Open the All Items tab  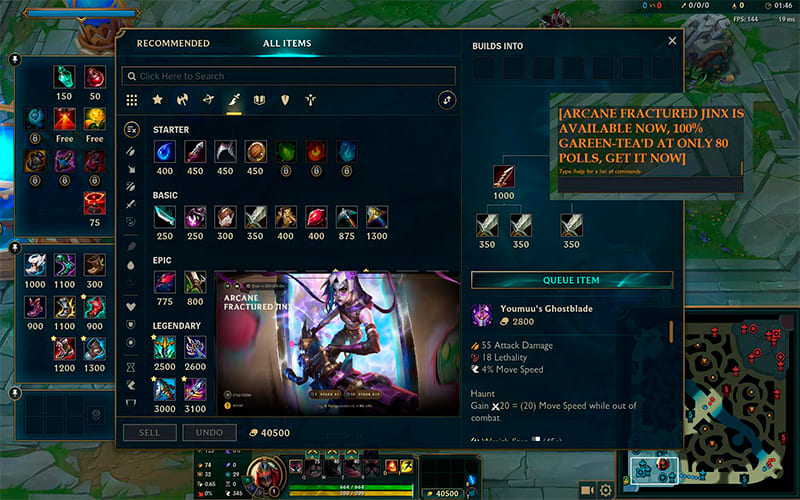coord(287,43)
